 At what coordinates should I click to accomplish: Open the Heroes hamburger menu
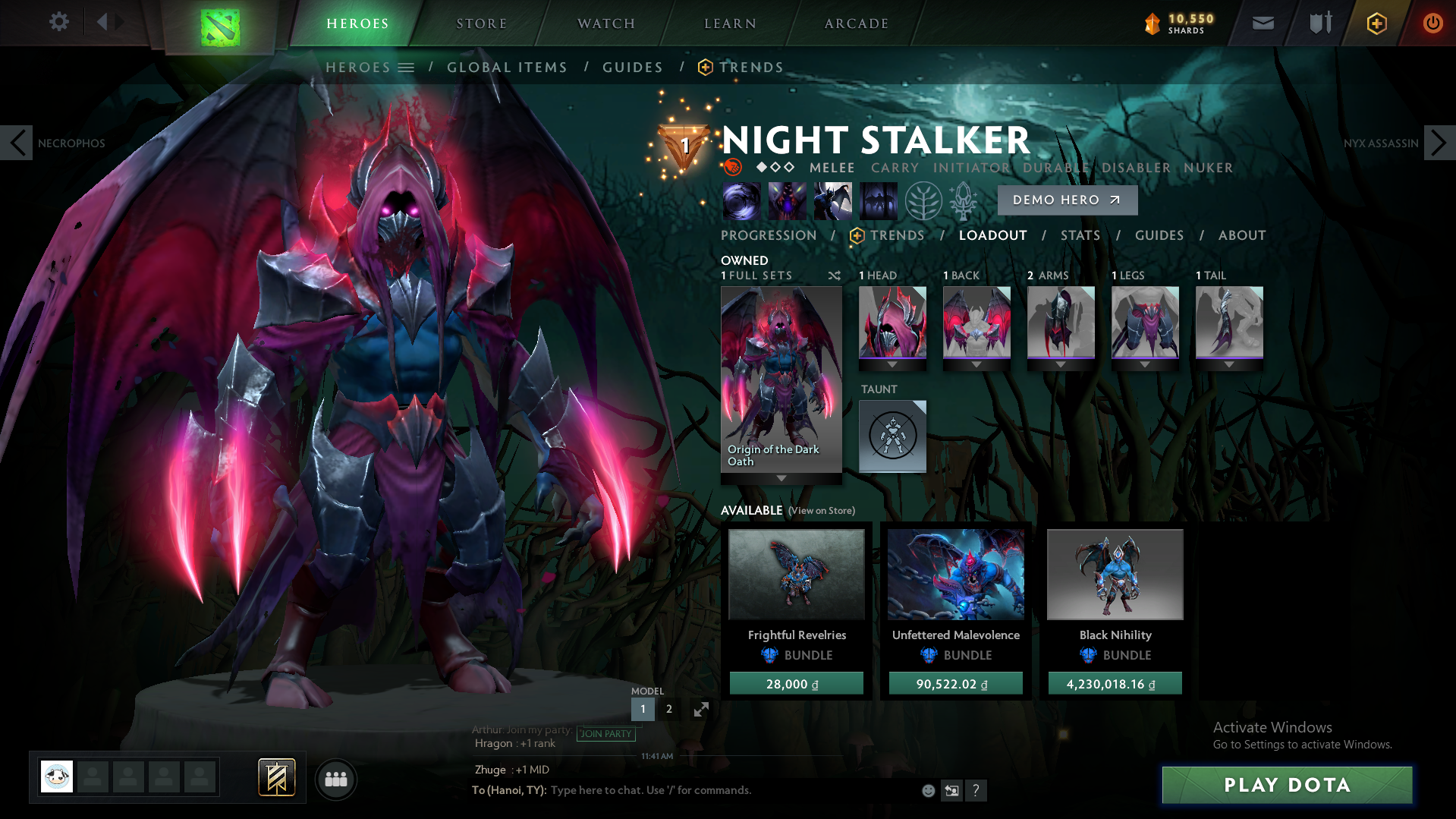(407, 67)
